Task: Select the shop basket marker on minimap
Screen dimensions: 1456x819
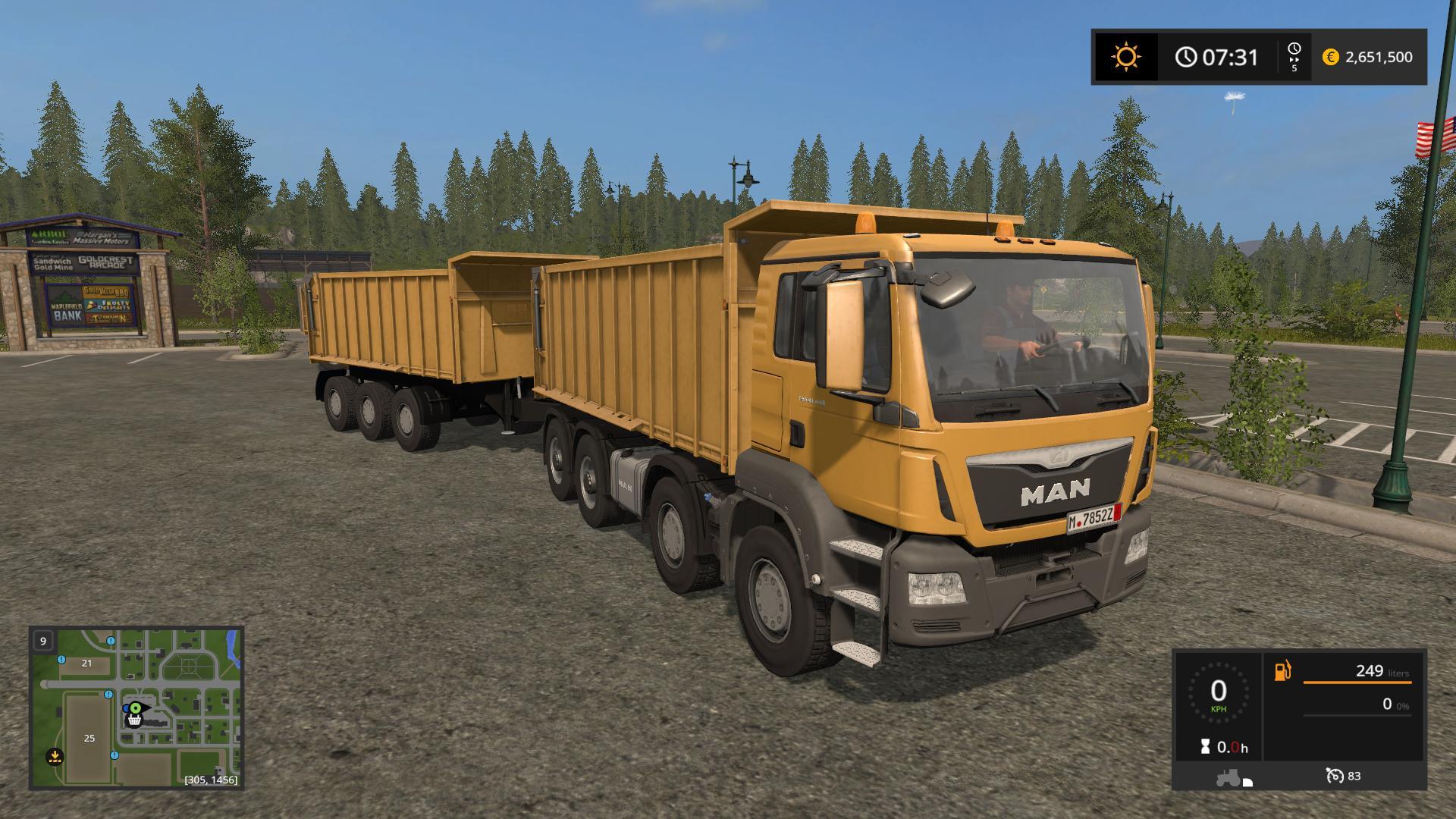Action: pos(135,720)
